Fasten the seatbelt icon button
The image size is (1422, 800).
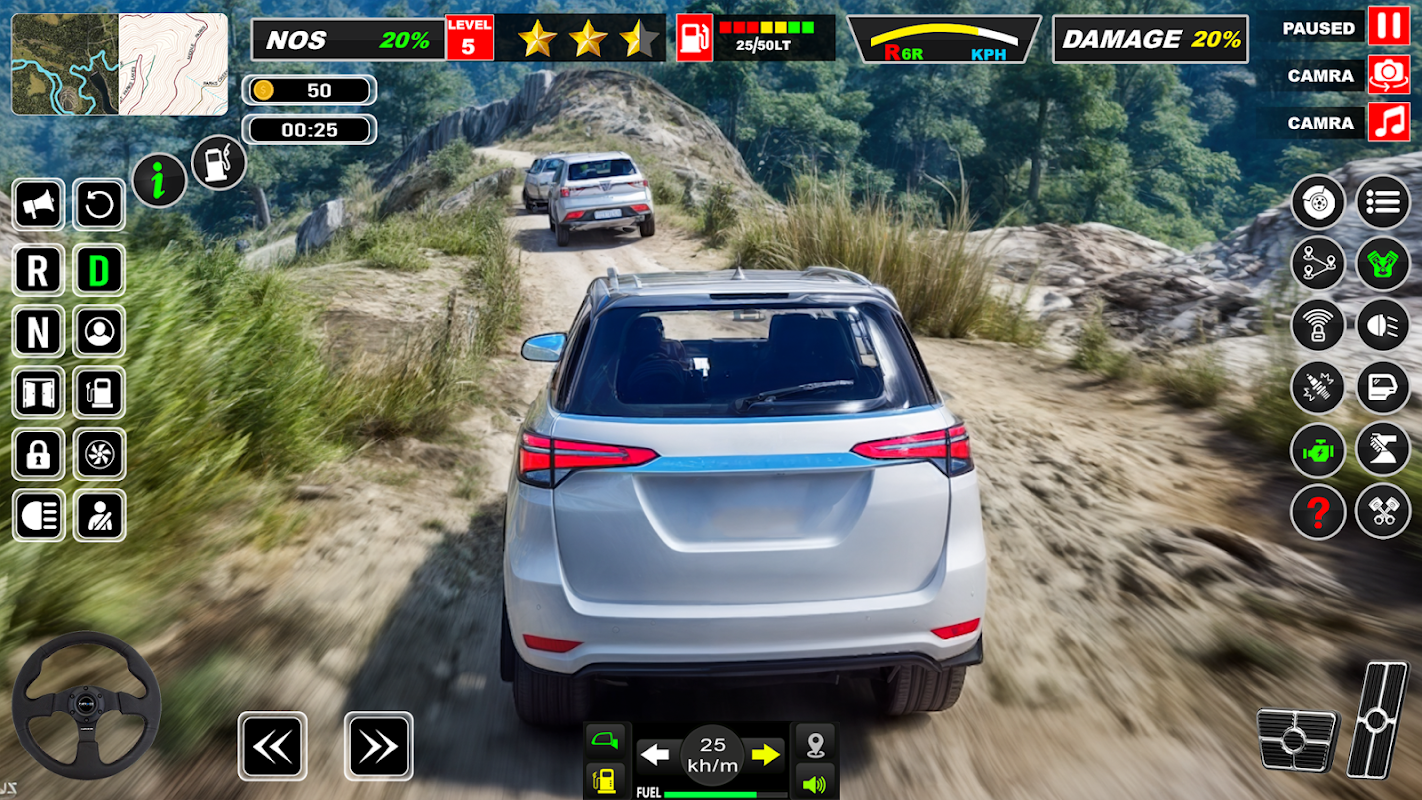click(x=99, y=516)
